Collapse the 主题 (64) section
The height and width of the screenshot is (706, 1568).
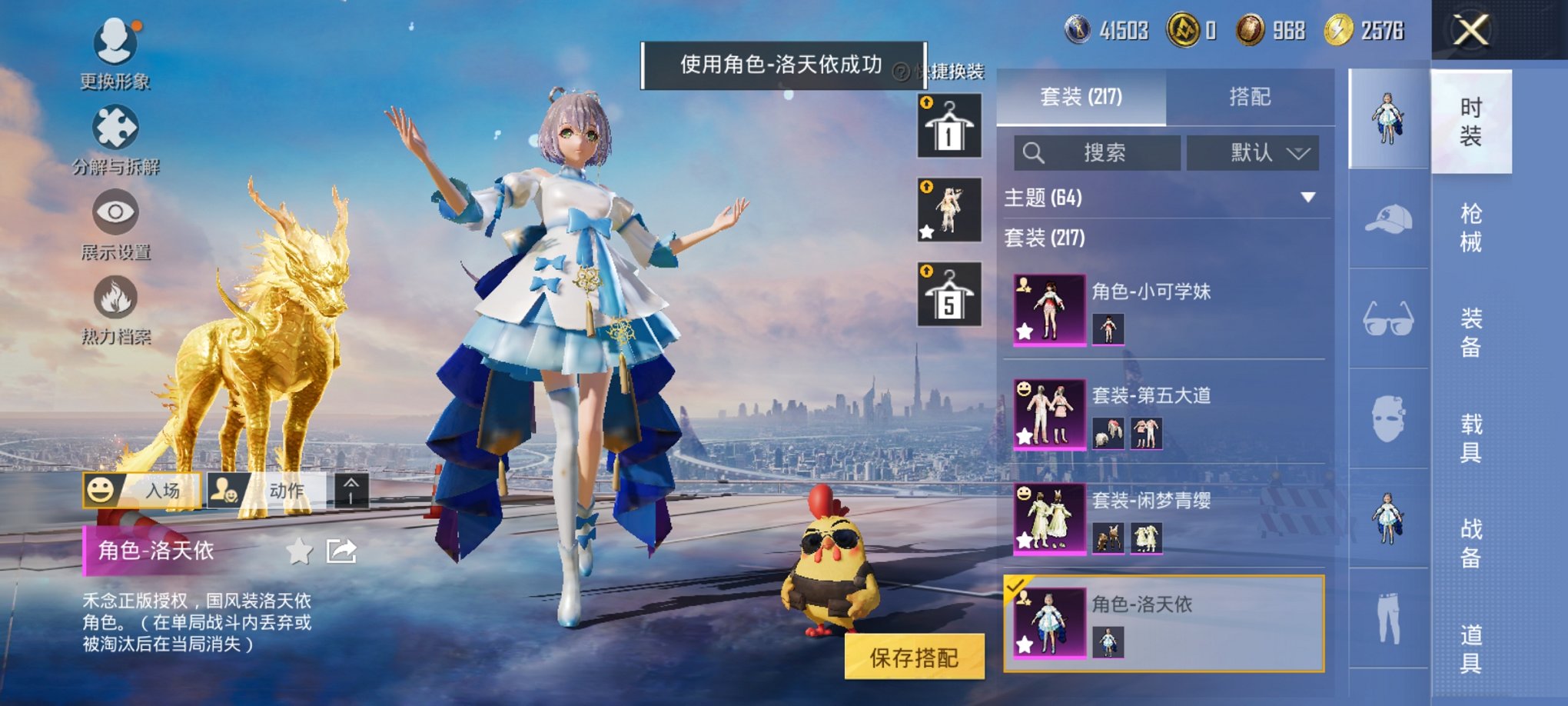click(1309, 197)
